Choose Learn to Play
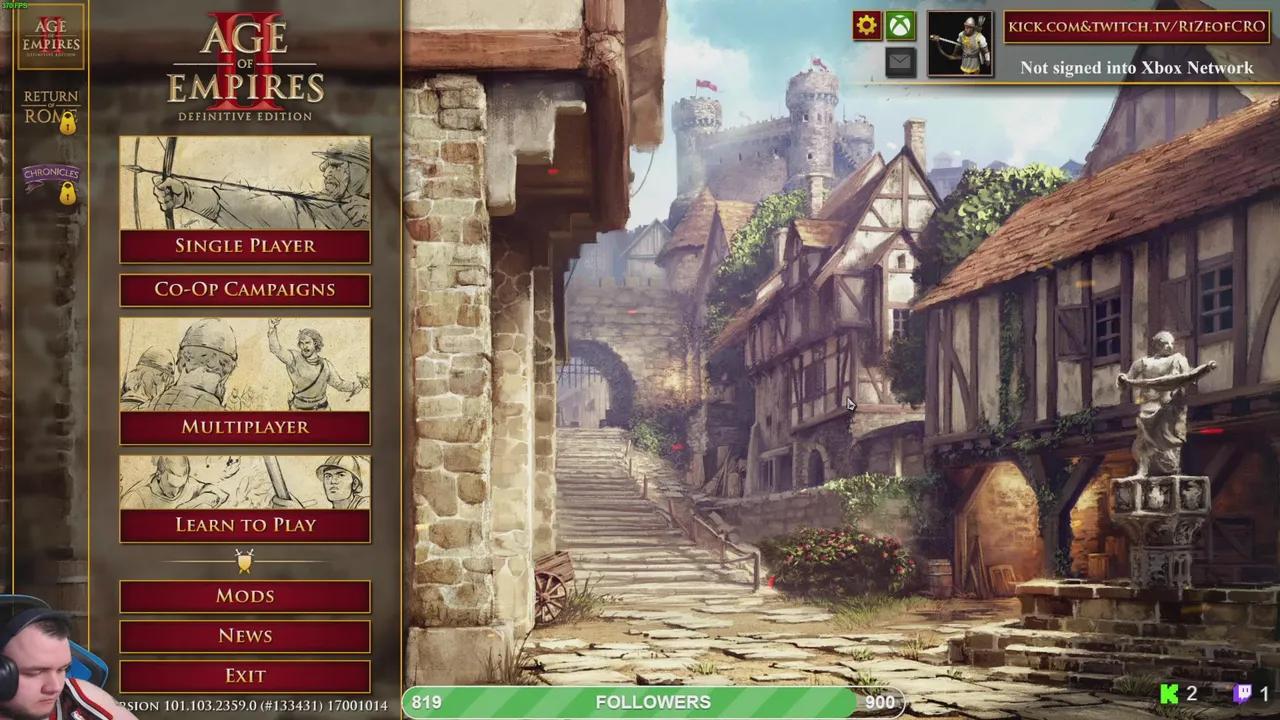This screenshot has width=1280, height=720. tap(245, 525)
